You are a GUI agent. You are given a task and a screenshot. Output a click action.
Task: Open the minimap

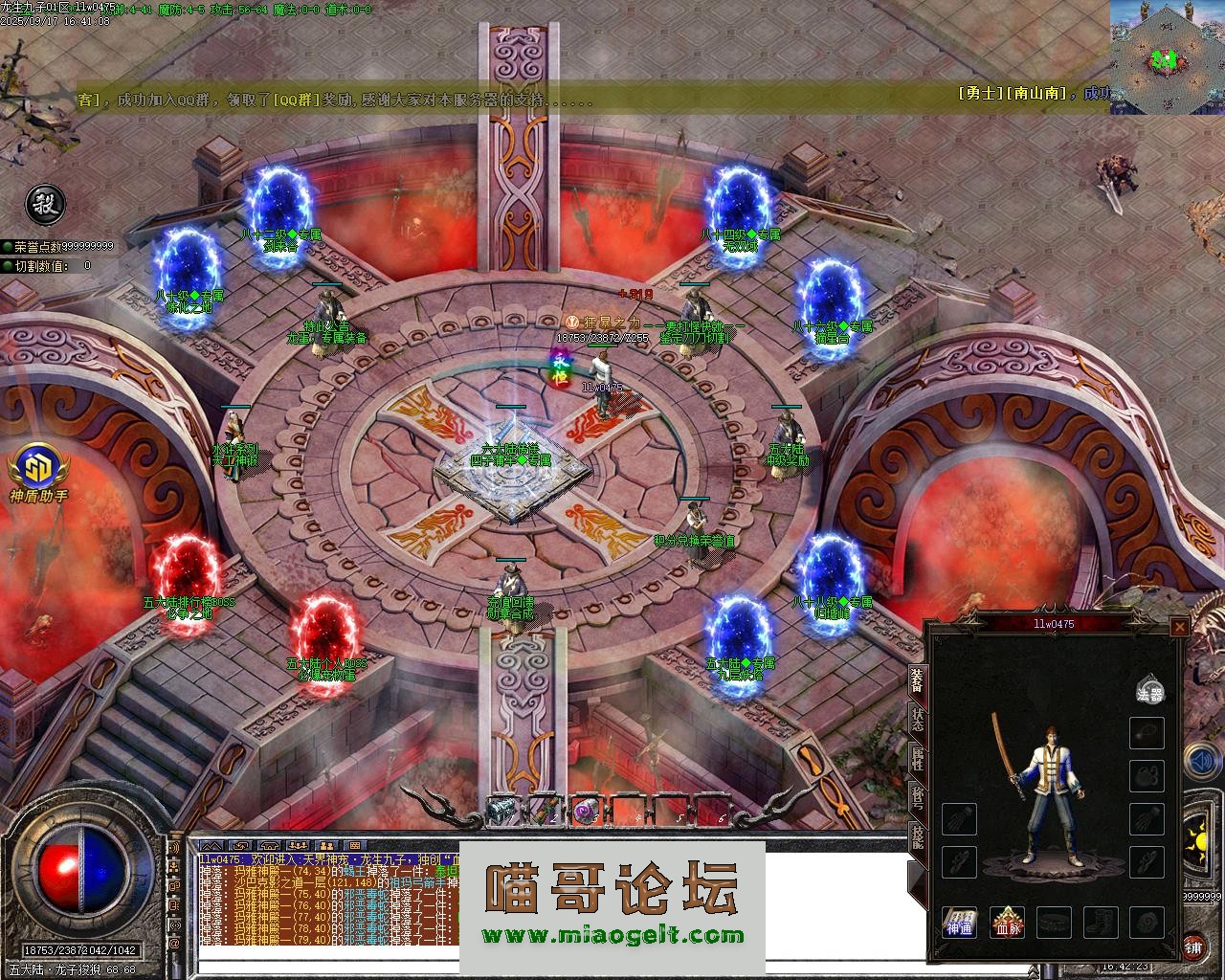point(1166,56)
